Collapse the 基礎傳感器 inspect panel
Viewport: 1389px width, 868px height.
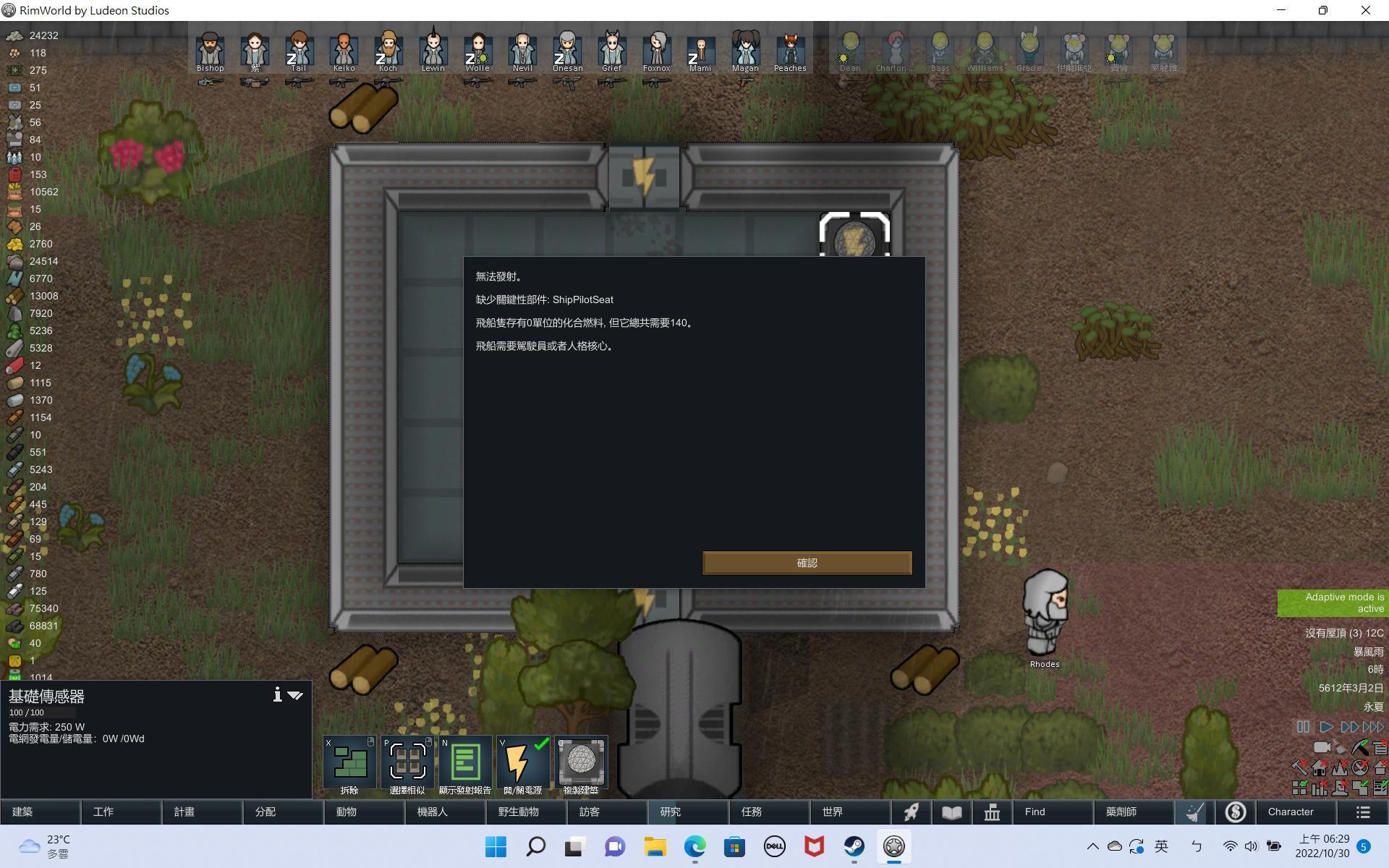295,694
